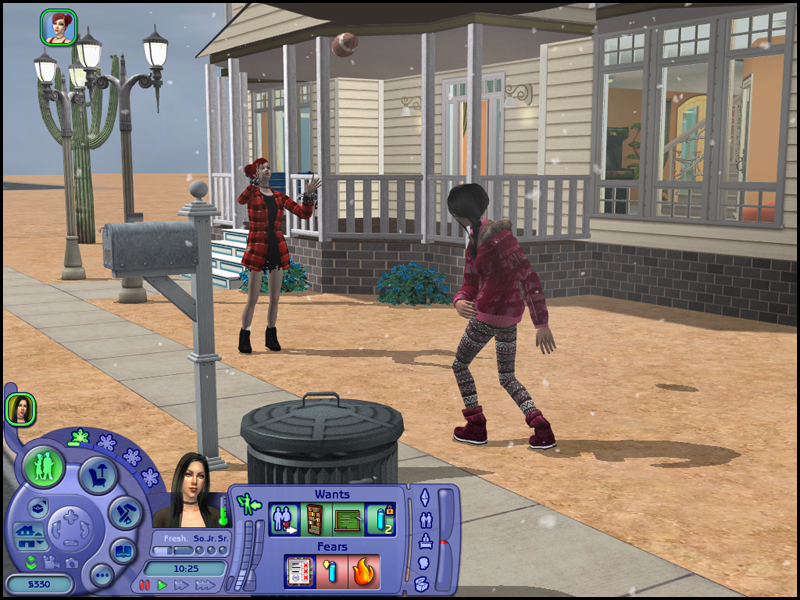Select the fire fear icon
Image resolution: width=800 pixels, height=600 pixels.
click(364, 572)
